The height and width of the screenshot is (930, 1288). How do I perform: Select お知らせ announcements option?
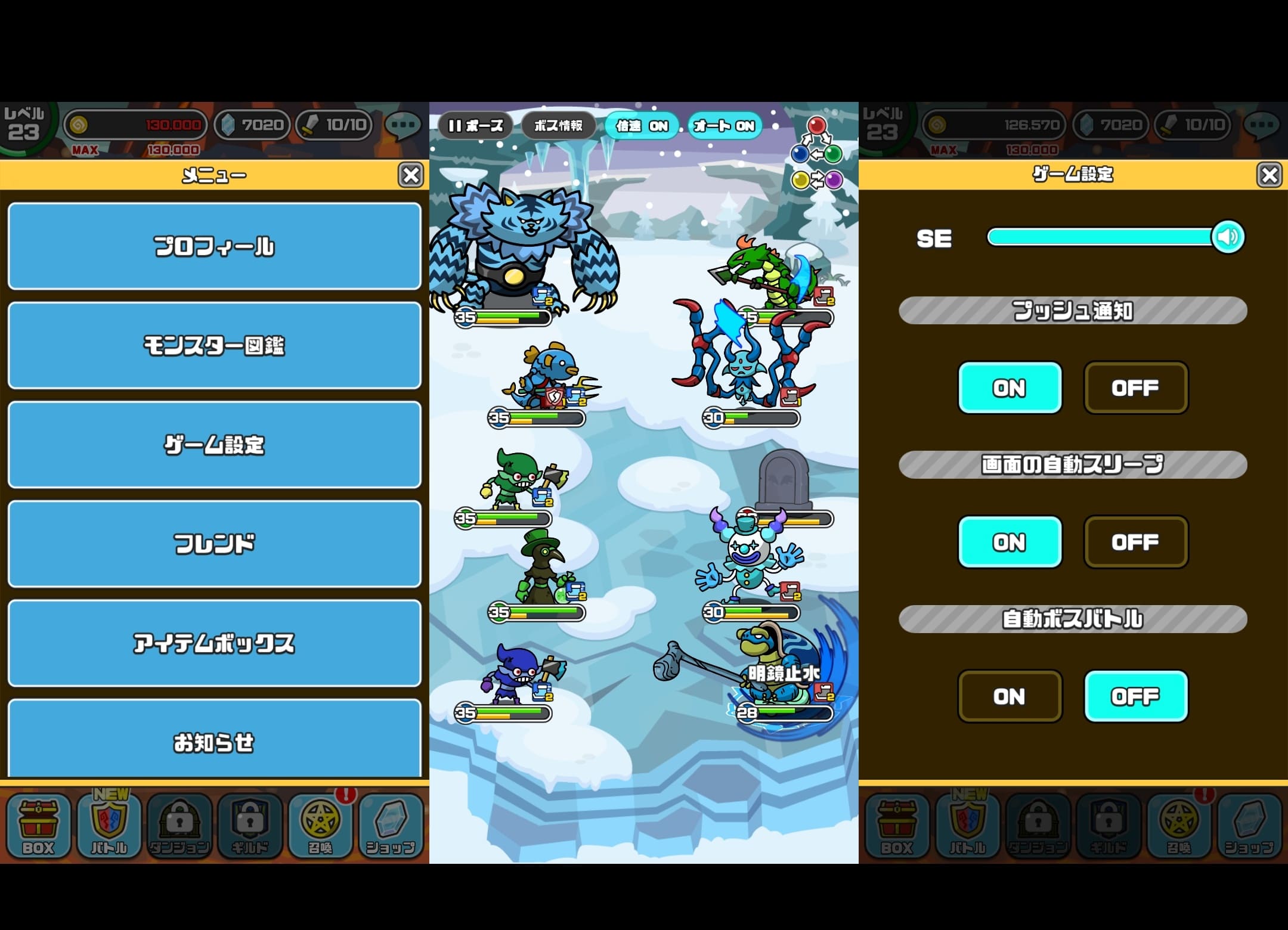coord(213,743)
